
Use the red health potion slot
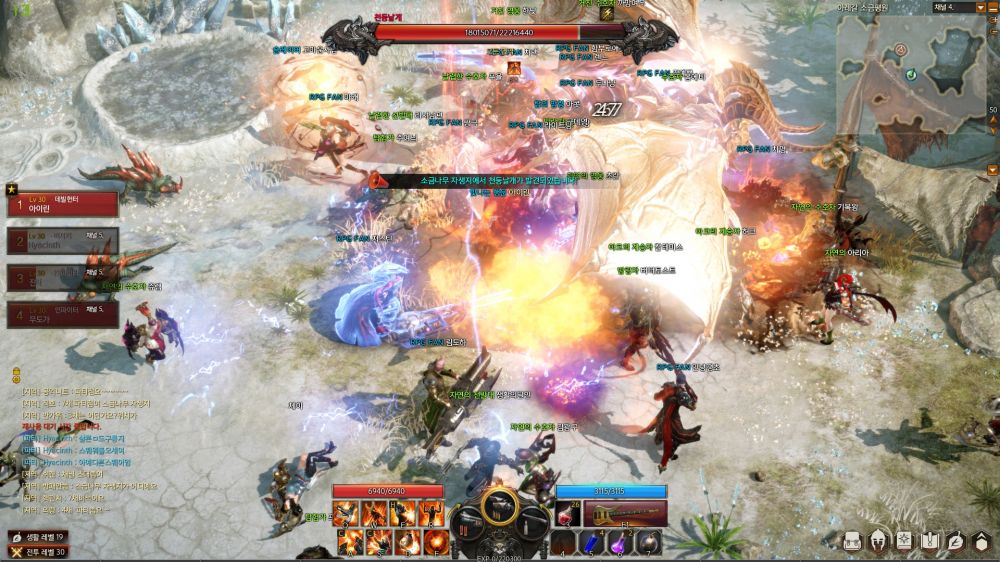coord(568,514)
